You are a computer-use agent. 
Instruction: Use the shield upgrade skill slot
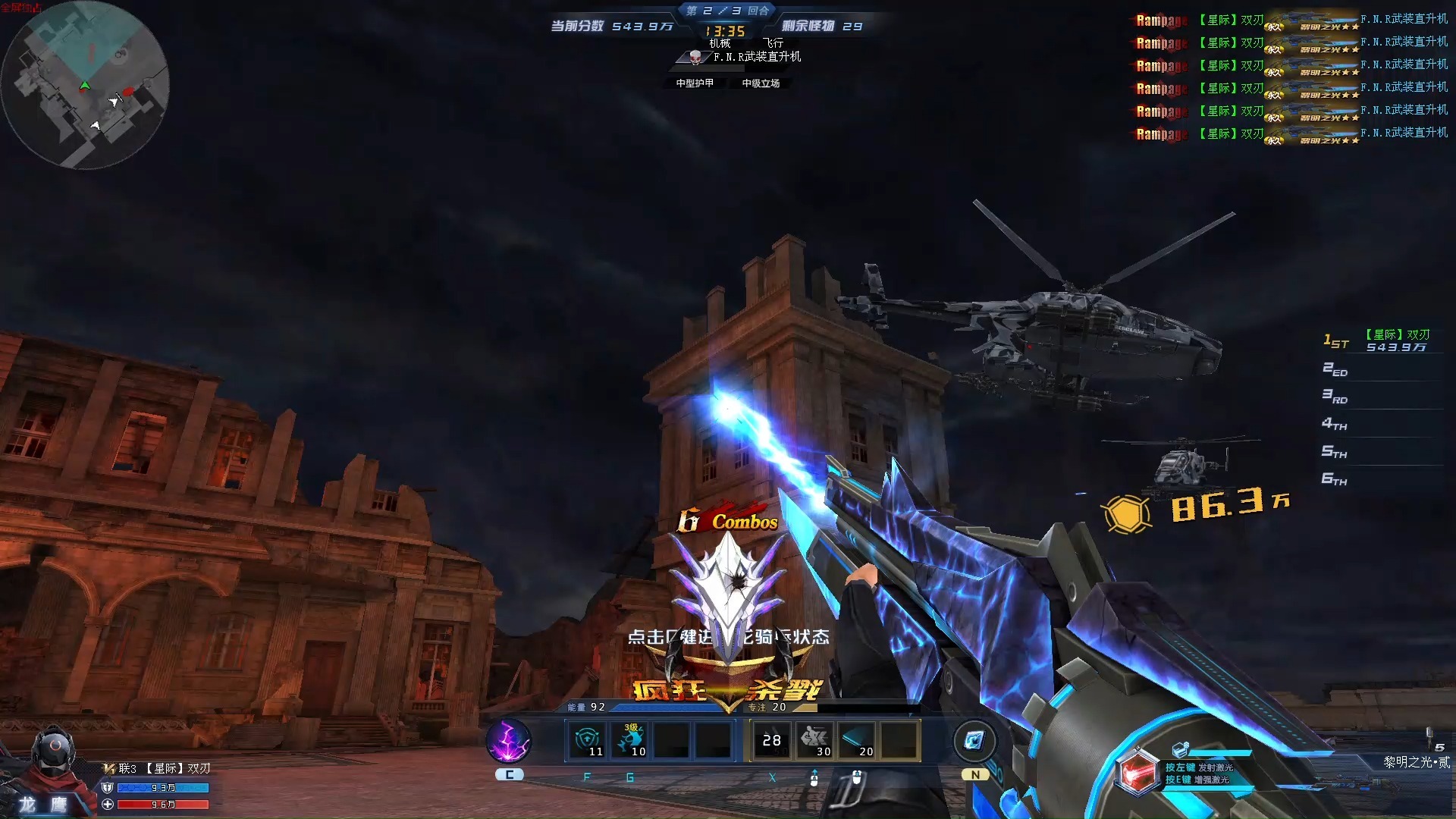(x=588, y=740)
